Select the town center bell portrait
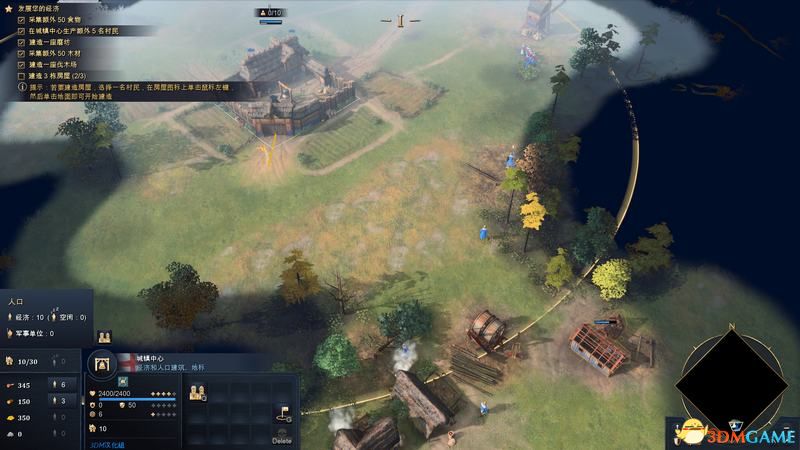 tap(103, 364)
